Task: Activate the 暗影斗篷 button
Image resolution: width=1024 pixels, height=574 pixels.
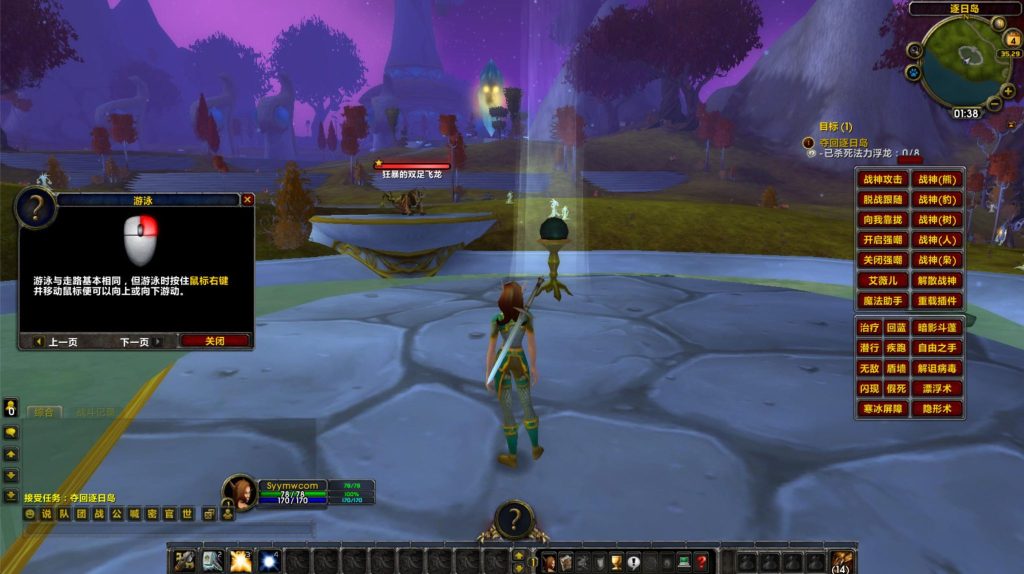Action: 937,328
